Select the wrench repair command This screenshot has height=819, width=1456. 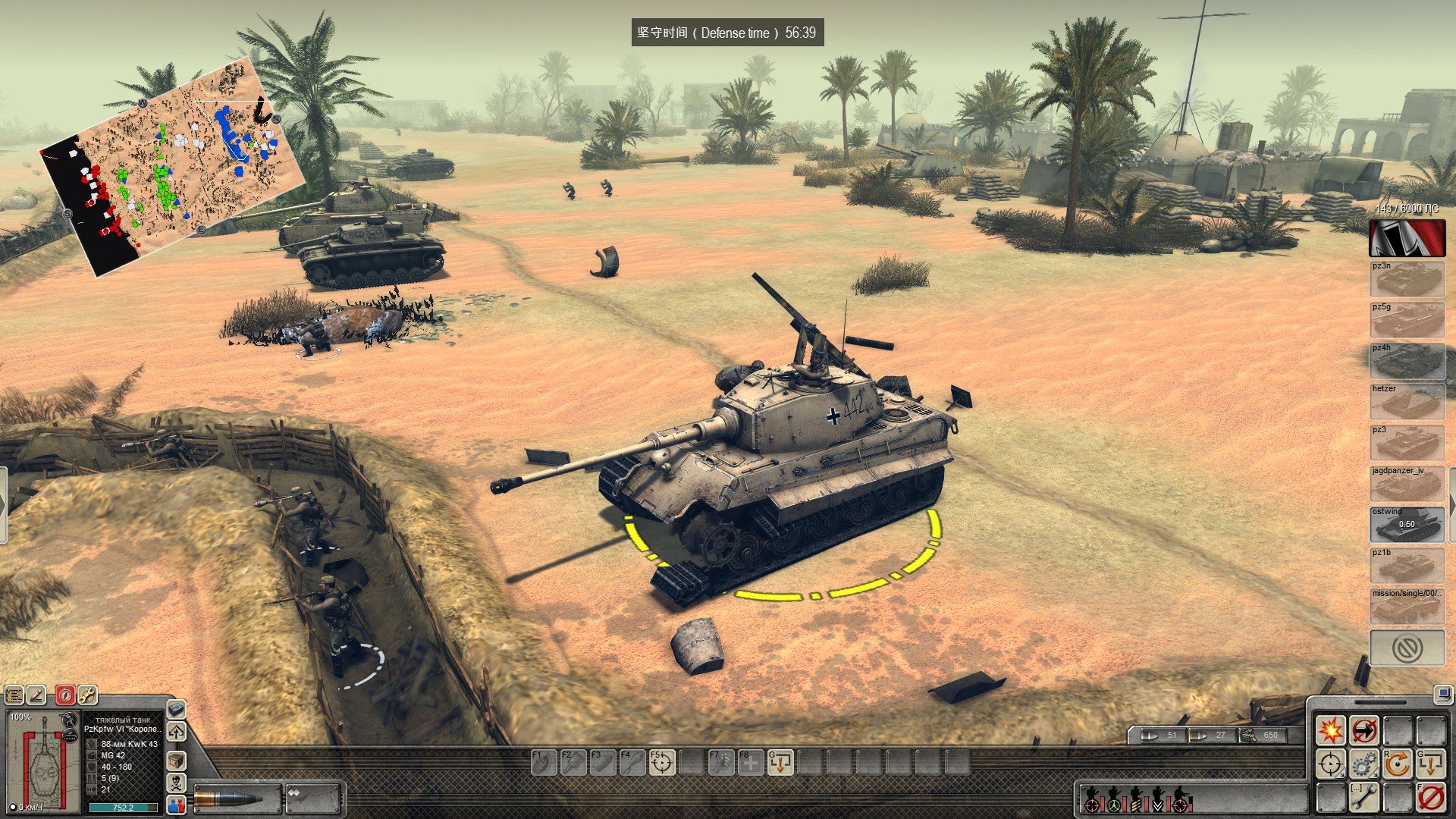point(1364,798)
